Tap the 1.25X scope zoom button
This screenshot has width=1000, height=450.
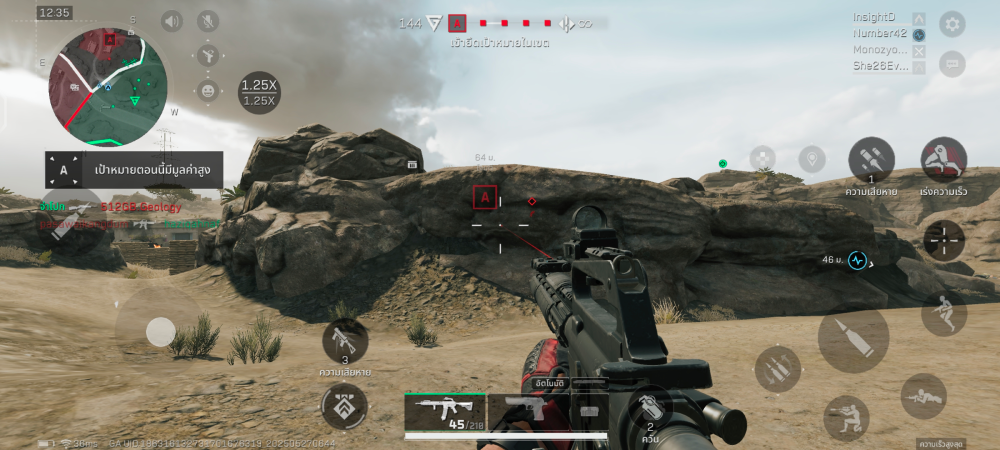[x=259, y=92]
